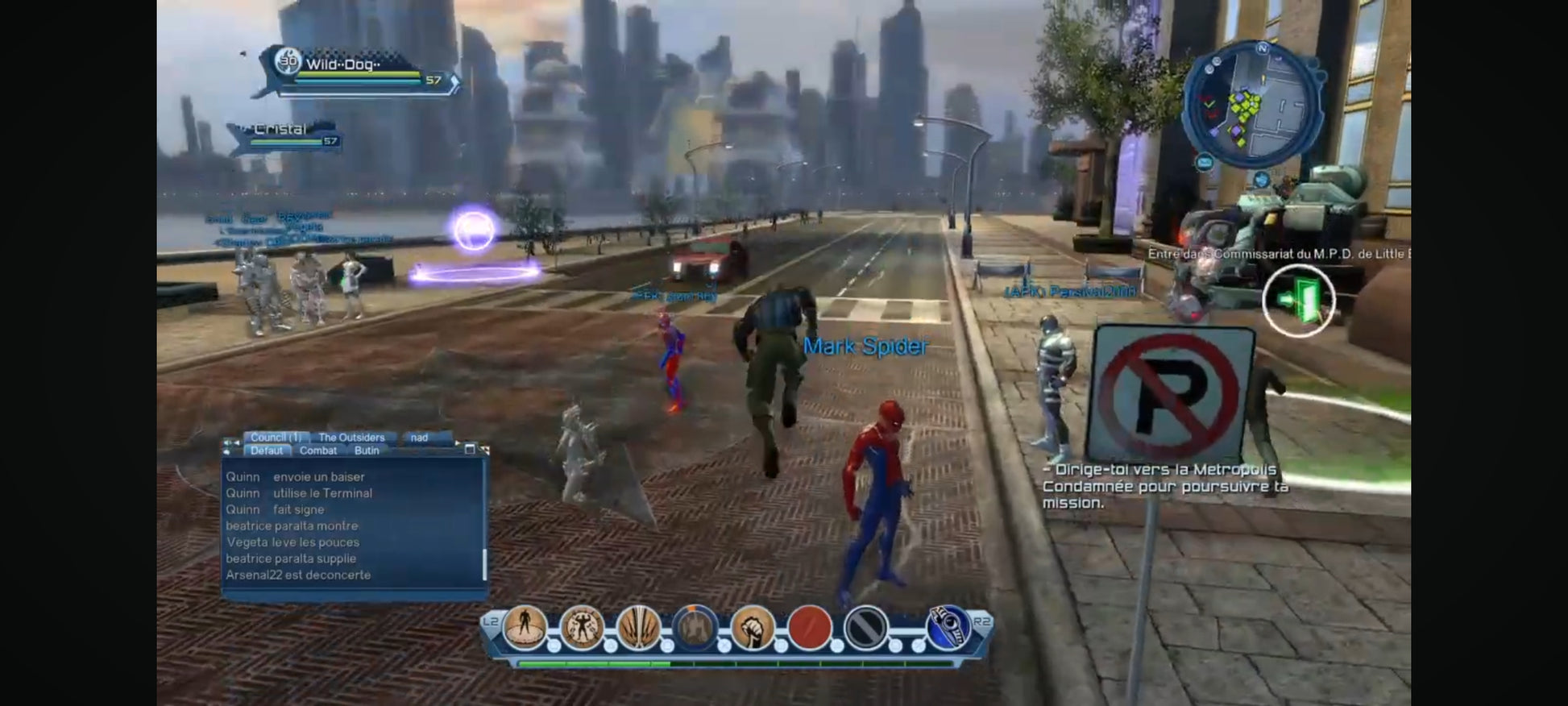Screen dimensions: 1568x706
Task: Use the flexing strongman ability
Action: point(582,627)
